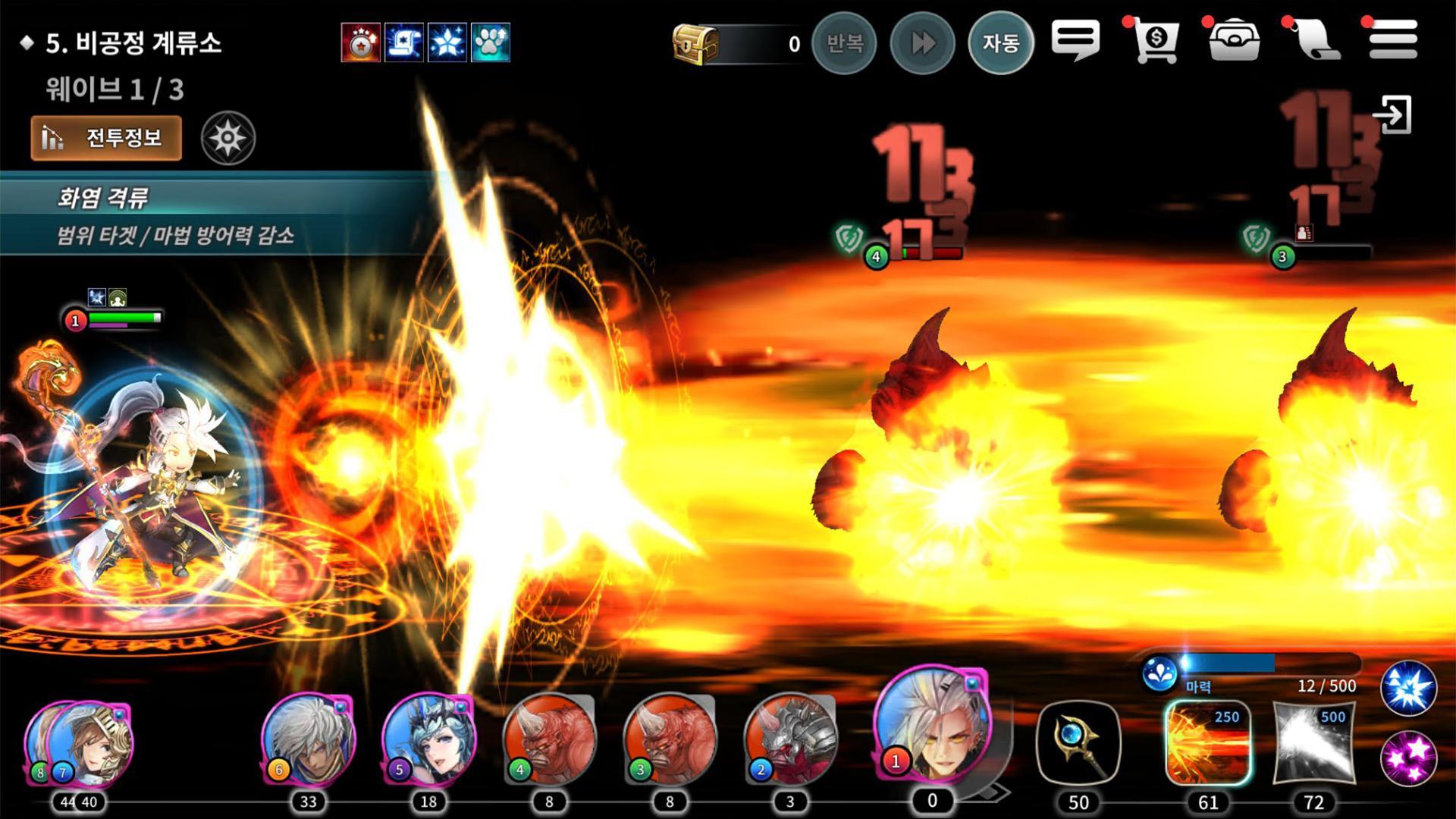Select the armored red beast portrait numbered 2
Viewport: 1456px width, 819px height.
(x=792, y=738)
